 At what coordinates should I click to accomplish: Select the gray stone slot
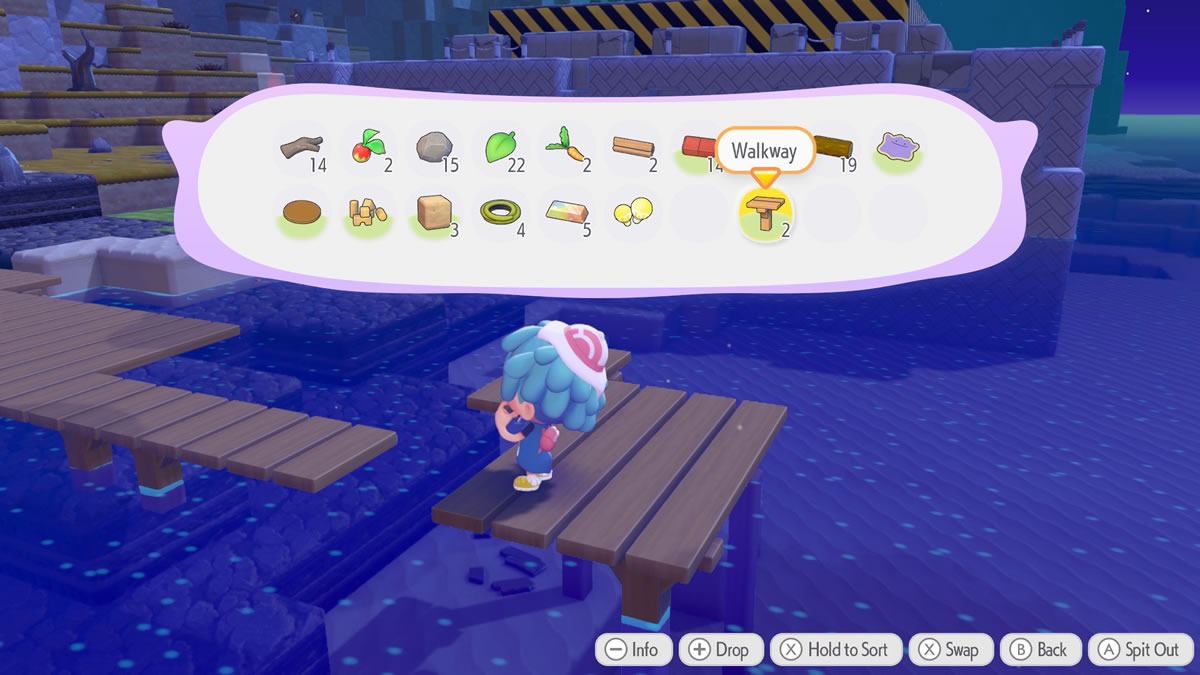coord(432,150)
